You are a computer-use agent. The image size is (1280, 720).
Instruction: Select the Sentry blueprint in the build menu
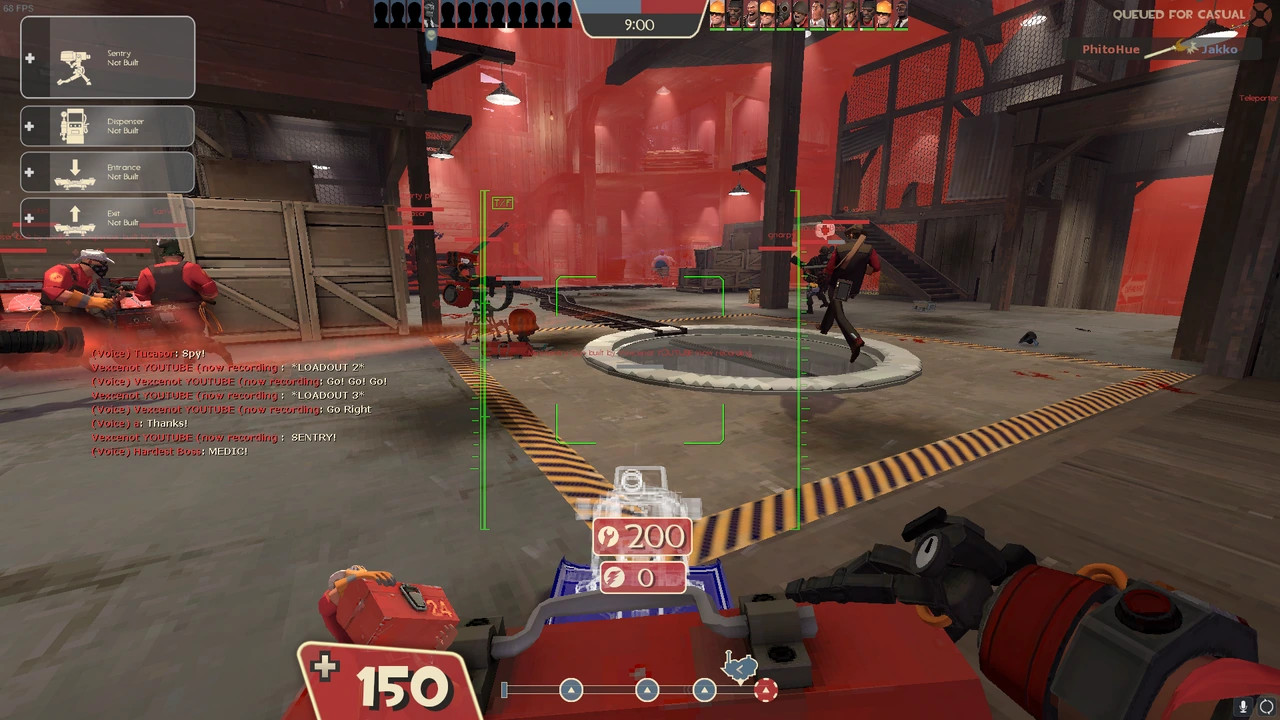click(x=107, y=56)
